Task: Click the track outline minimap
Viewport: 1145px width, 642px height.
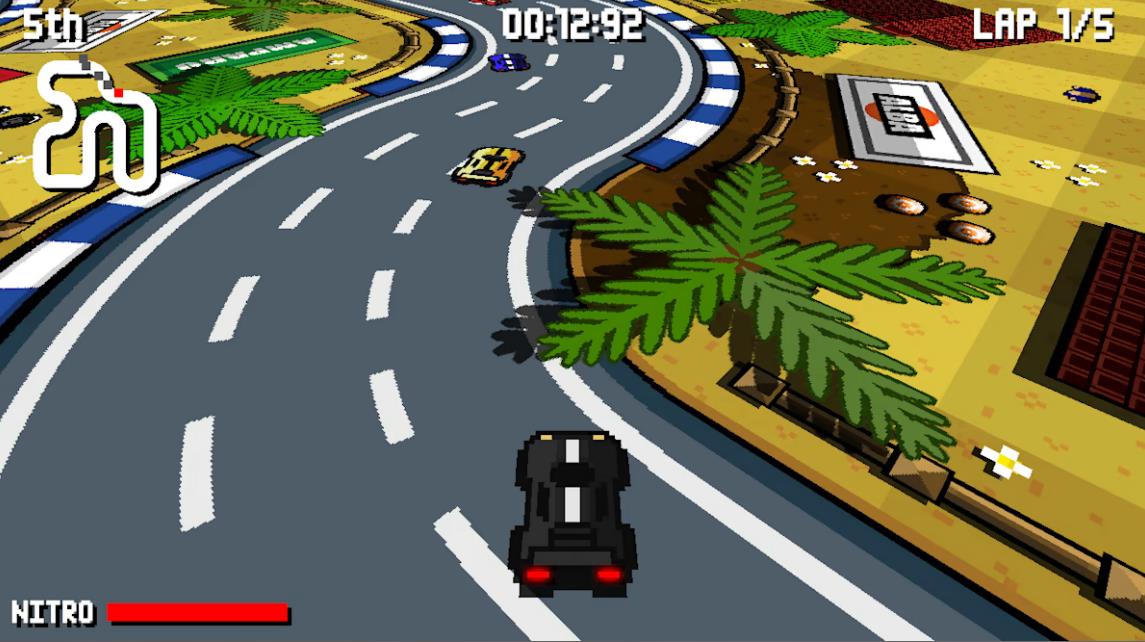Action: click(95, 127)
